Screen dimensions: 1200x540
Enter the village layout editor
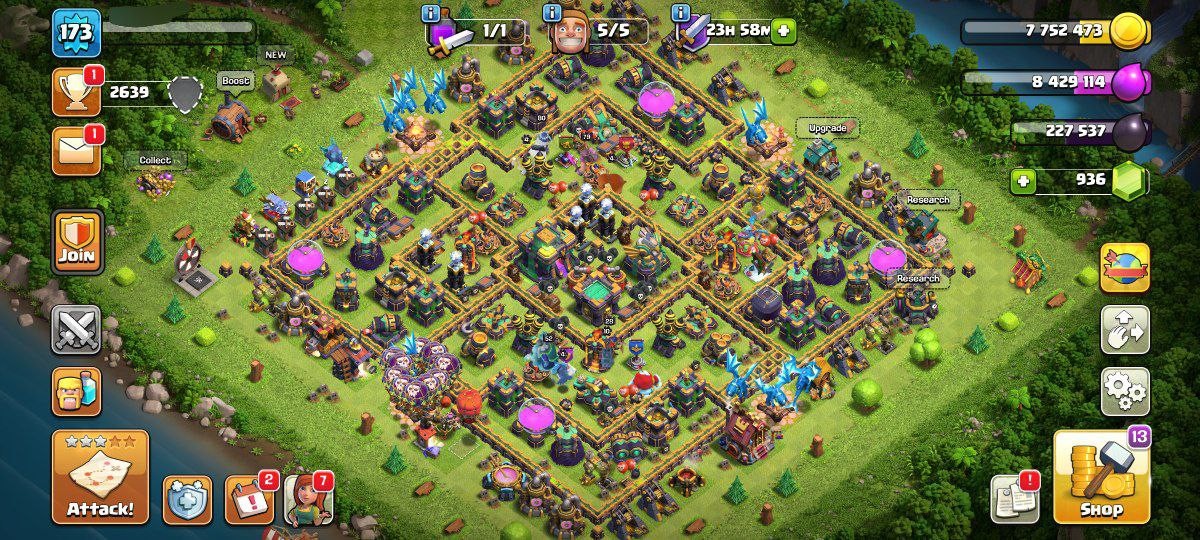(1125, 330)
